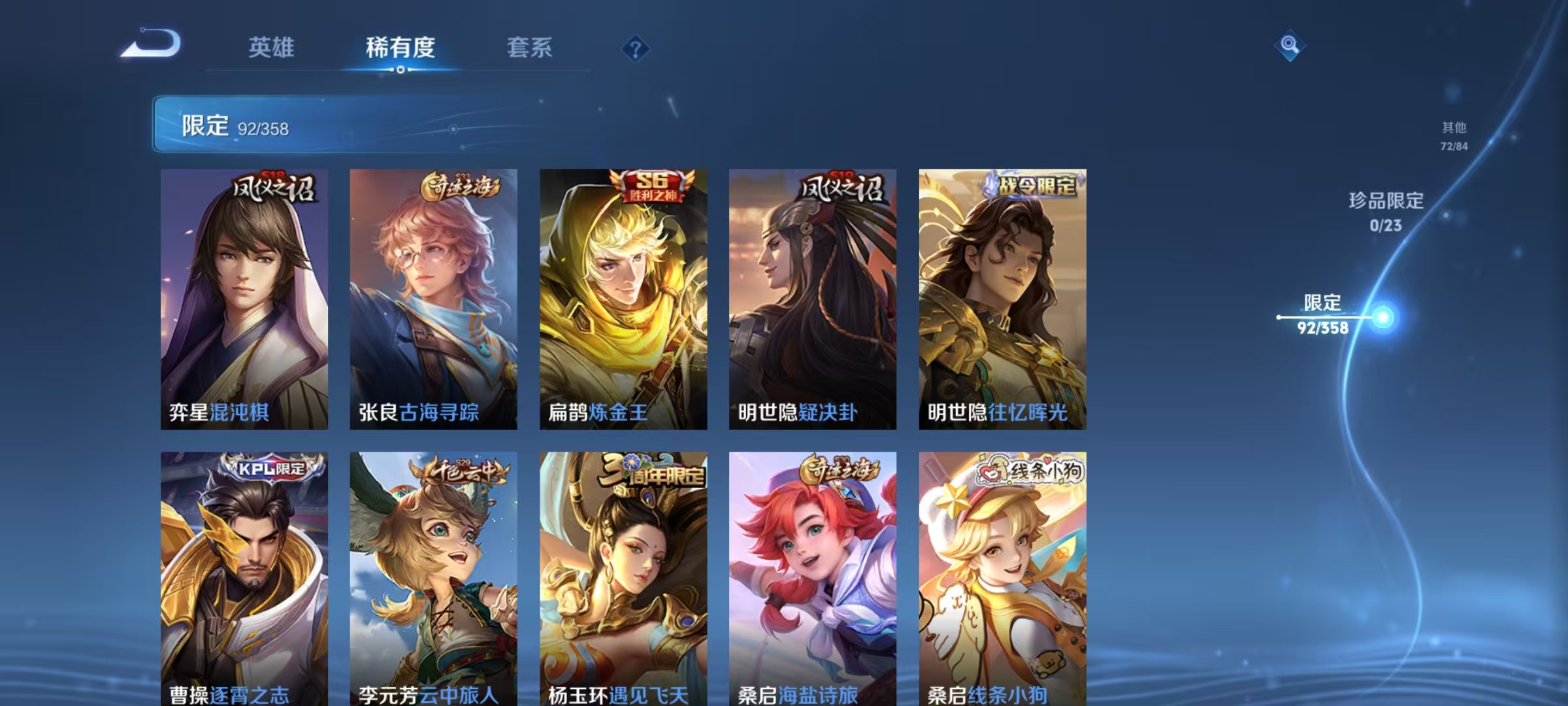The width and height of the screenshot is (1568, 706).
Task: Open the help question mark icon
Action: pyautogui.click(x=634, y=46)
